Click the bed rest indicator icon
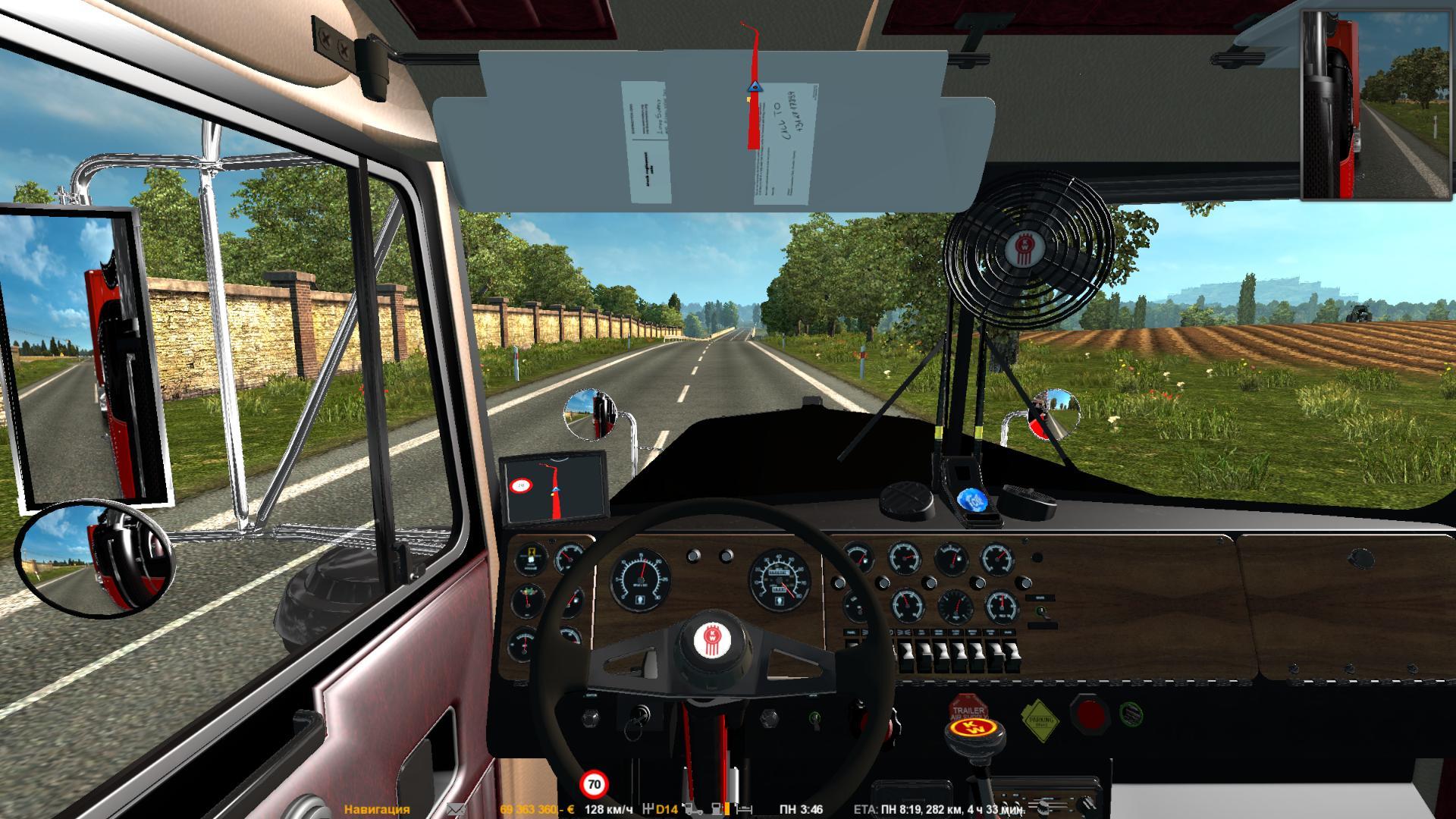This screenshot has height=819, width=1456. [745, 809]
